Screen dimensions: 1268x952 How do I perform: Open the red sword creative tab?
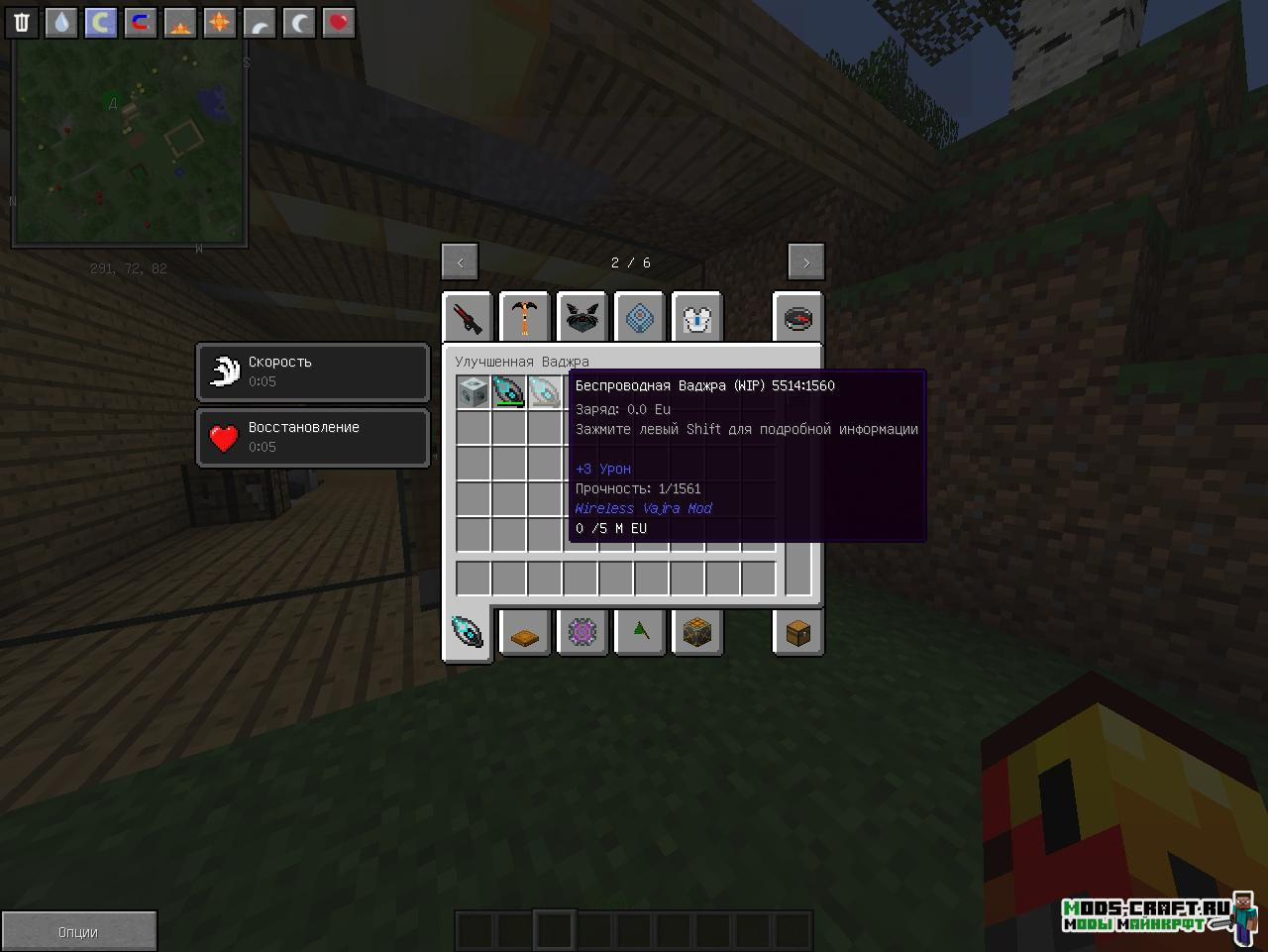[468, 318]
